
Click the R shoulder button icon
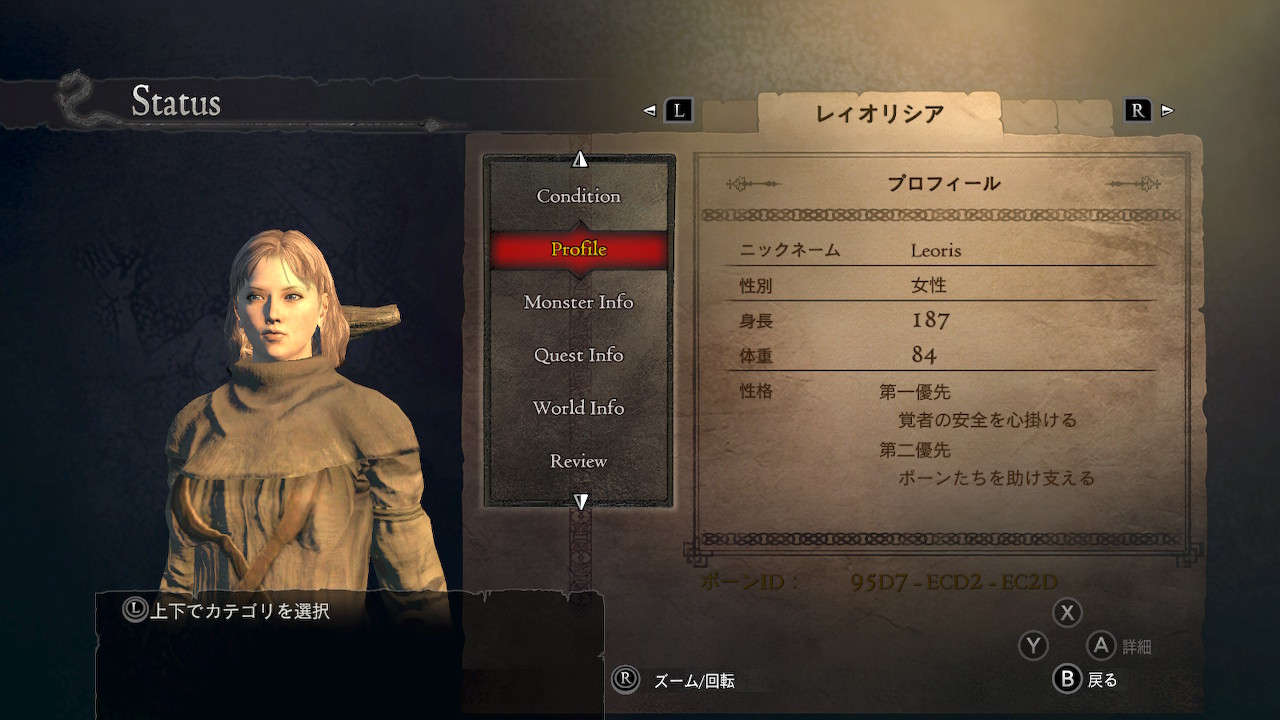1136,111
